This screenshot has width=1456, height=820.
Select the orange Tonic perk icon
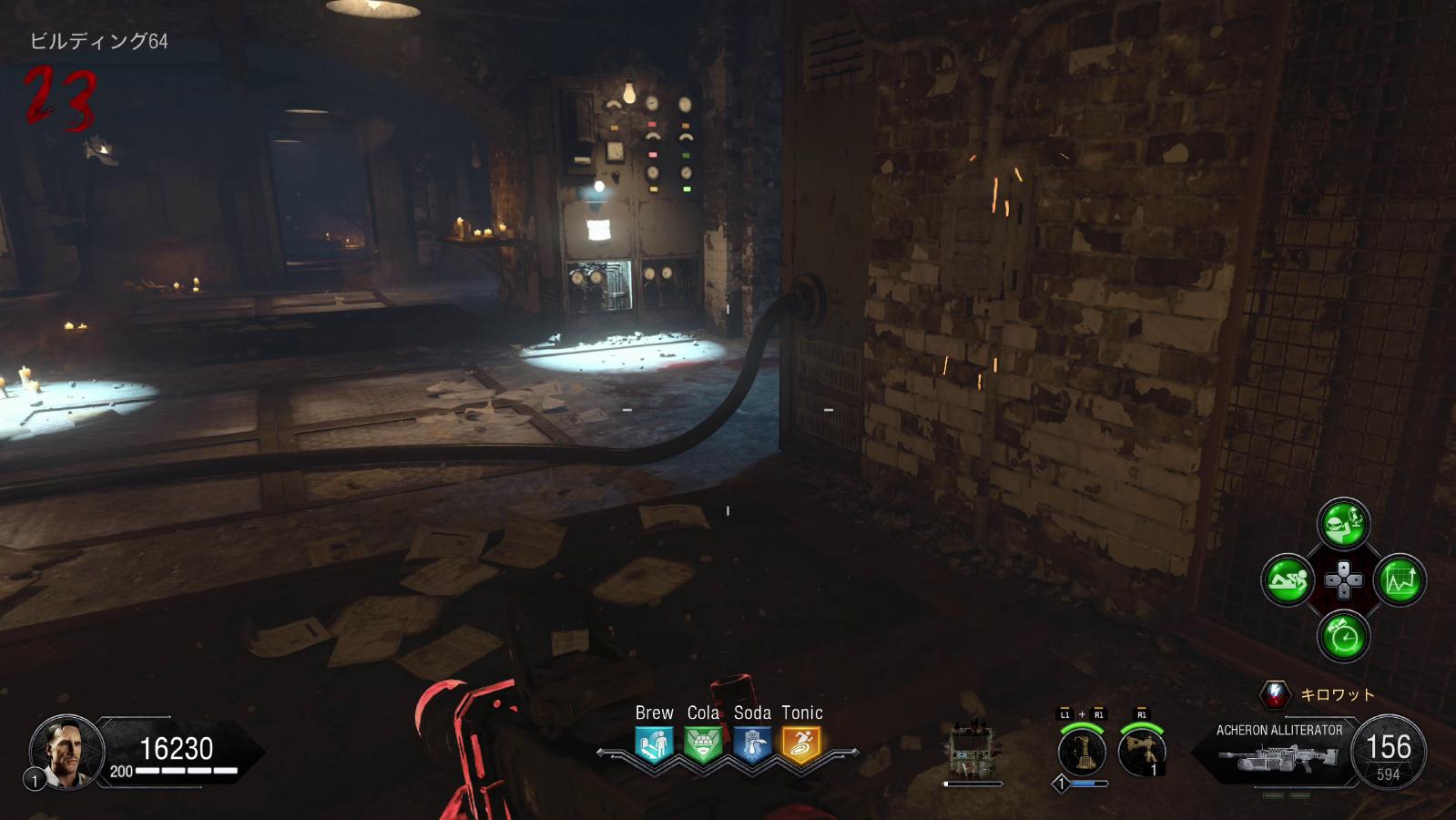801,745
